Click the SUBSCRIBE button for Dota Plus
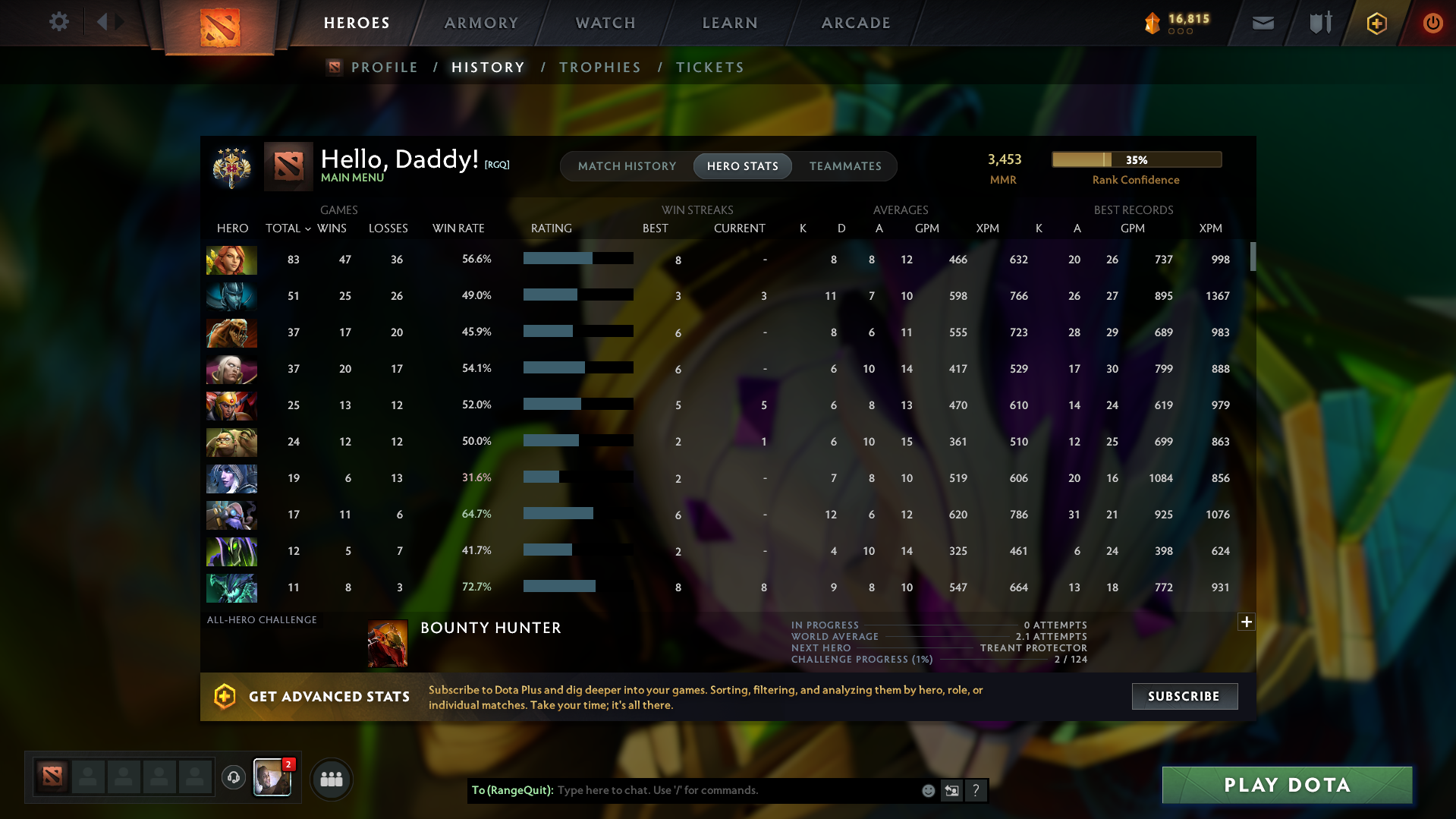This screenshot has height=819, width=1456. [x=1184, y=696]
